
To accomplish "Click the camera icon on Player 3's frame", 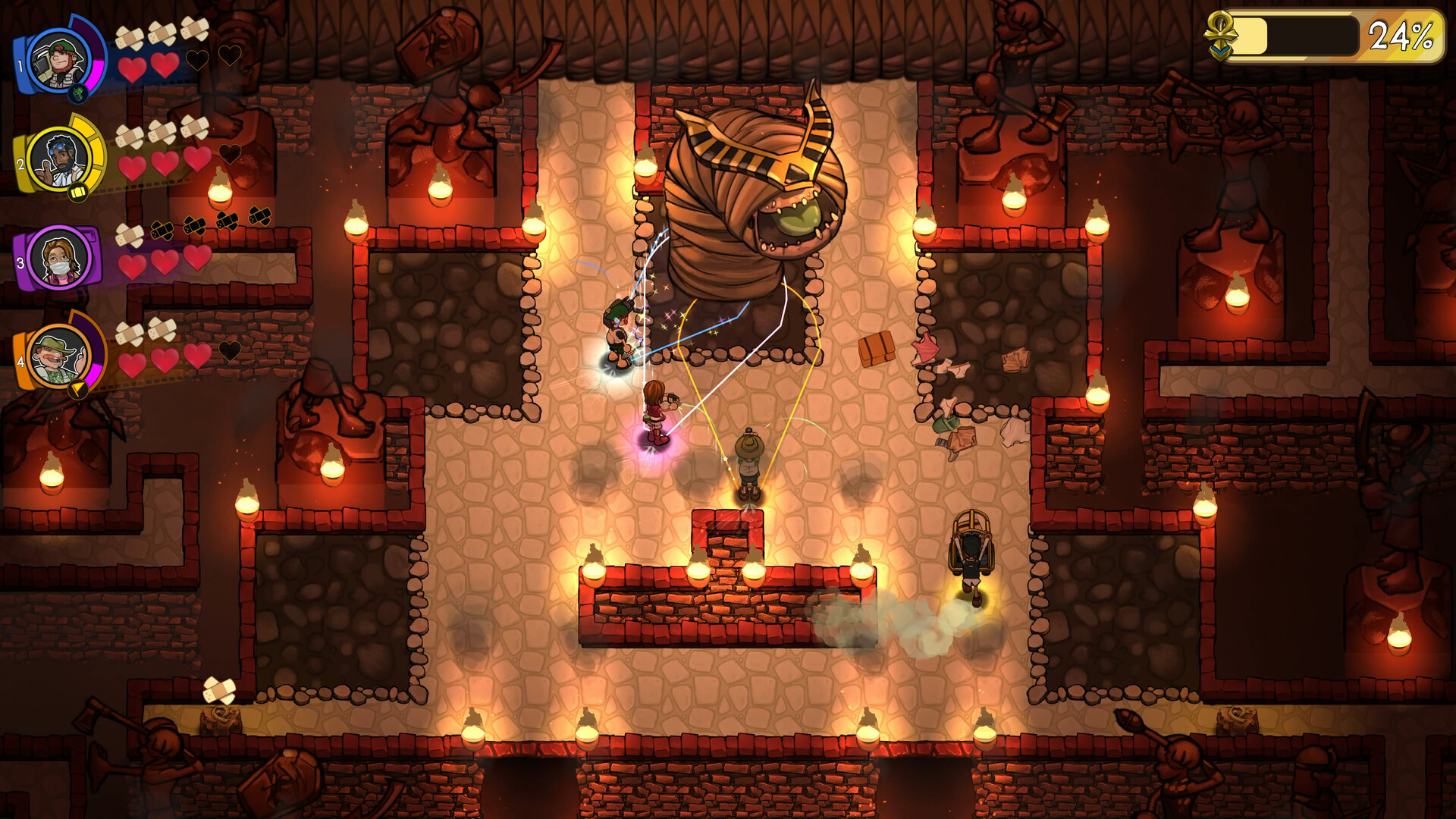I will coord(89,234).
